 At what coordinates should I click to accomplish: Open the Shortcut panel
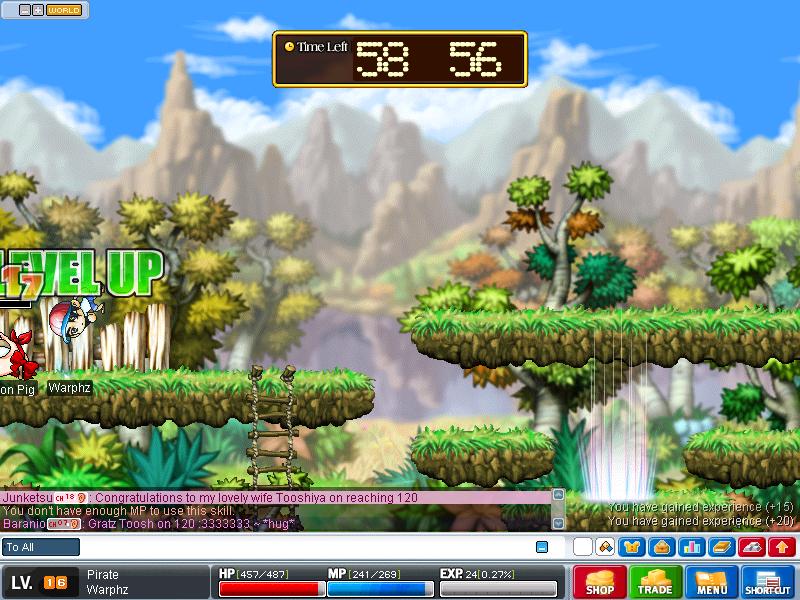768,582
